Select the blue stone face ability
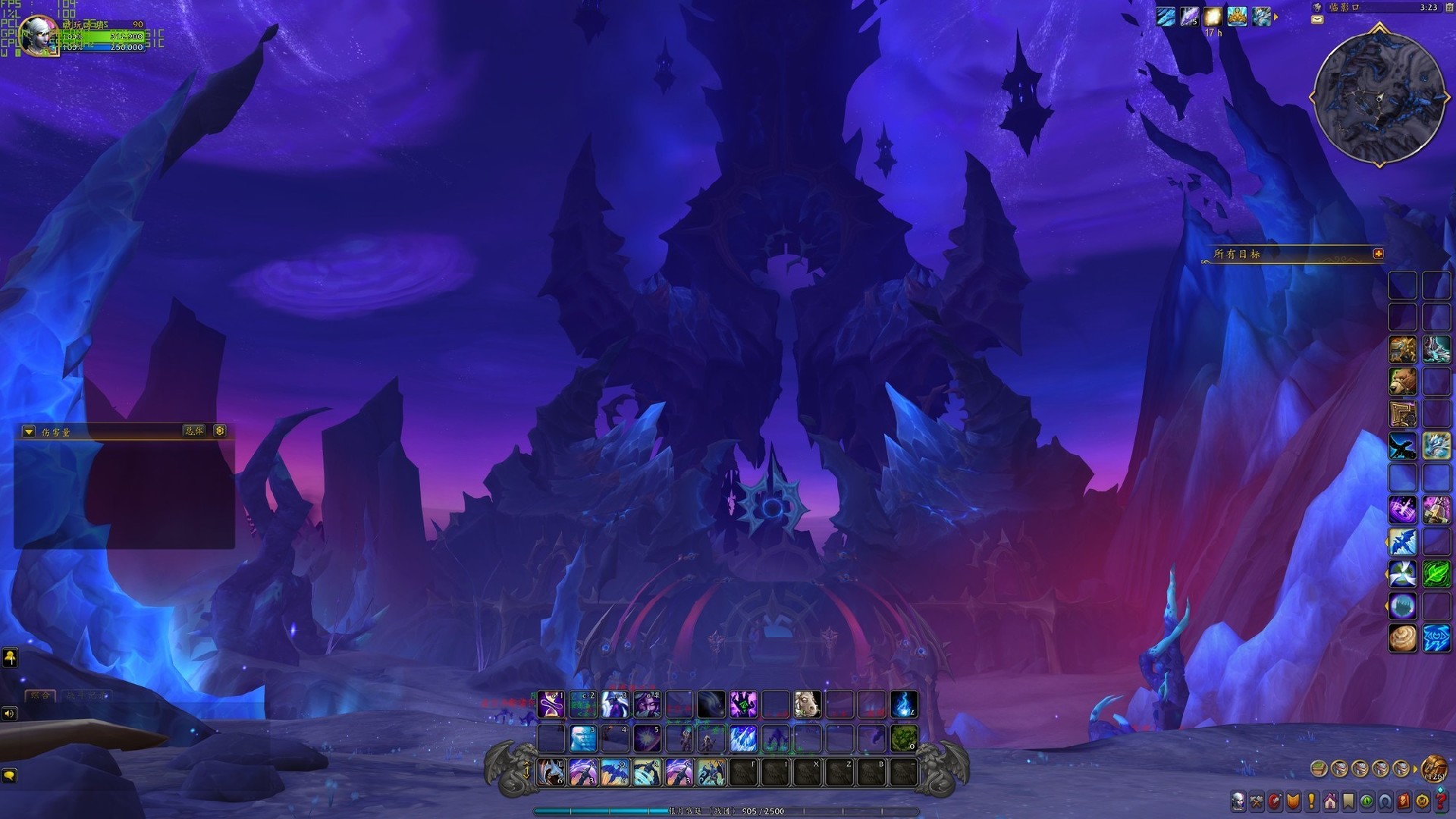Image resolution: width=1456 pixels, height=819 pixels. pos(583,738)
